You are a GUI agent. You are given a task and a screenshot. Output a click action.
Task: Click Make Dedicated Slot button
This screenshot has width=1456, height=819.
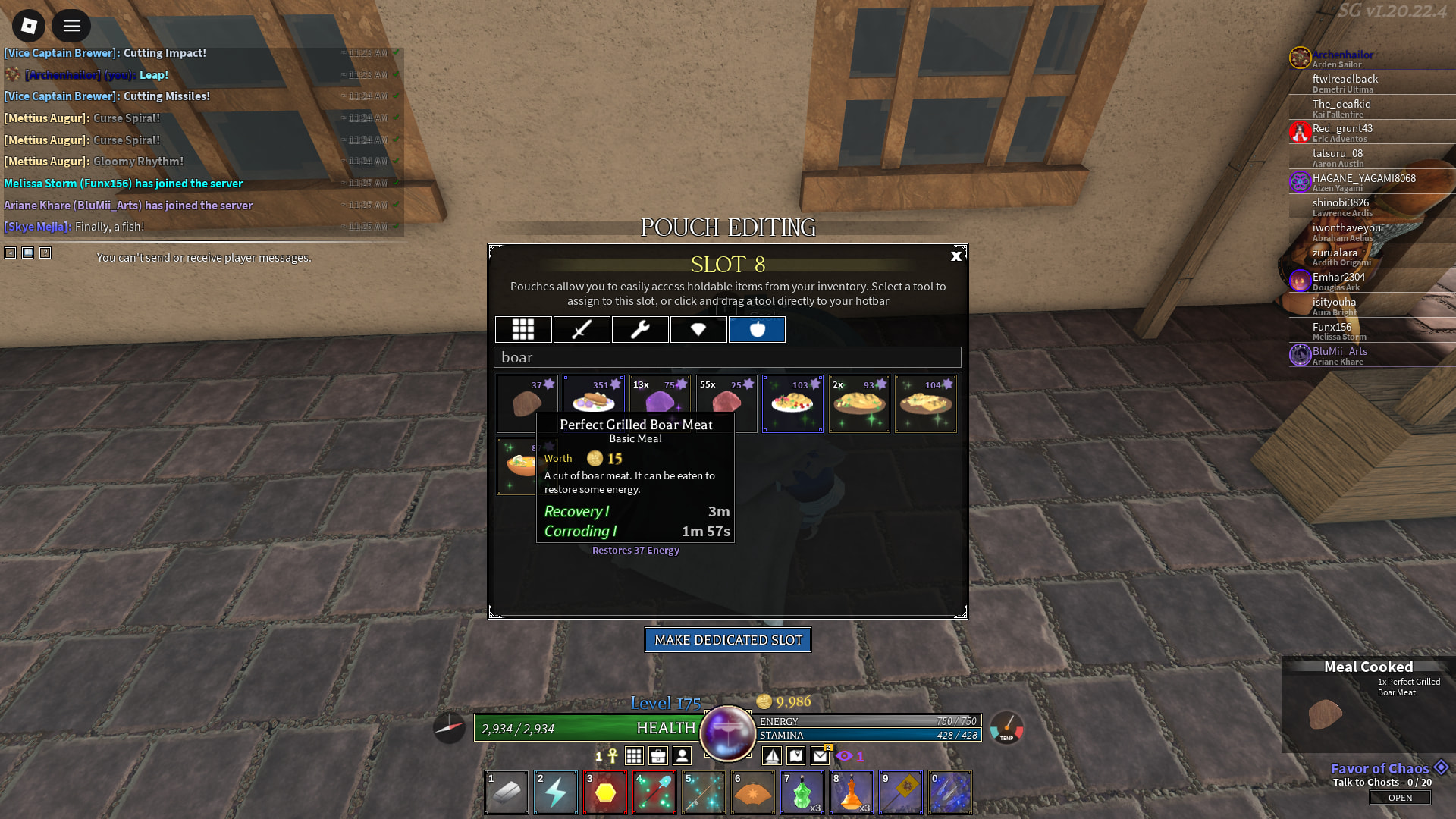[x=728, y=640]
